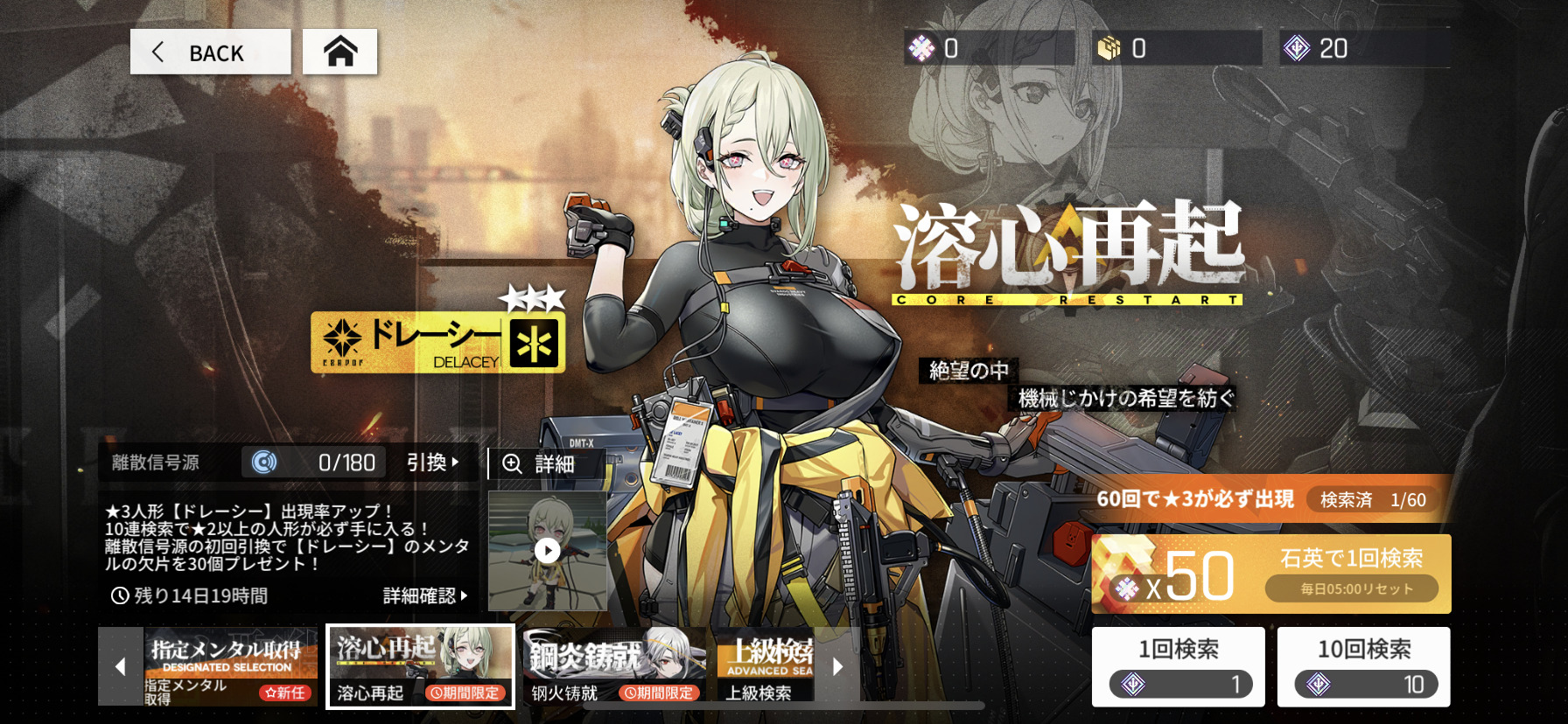Perform a 10回検索 ten-pull search
Viewport: 1568px width, 724px height.
click(1363, 666)
